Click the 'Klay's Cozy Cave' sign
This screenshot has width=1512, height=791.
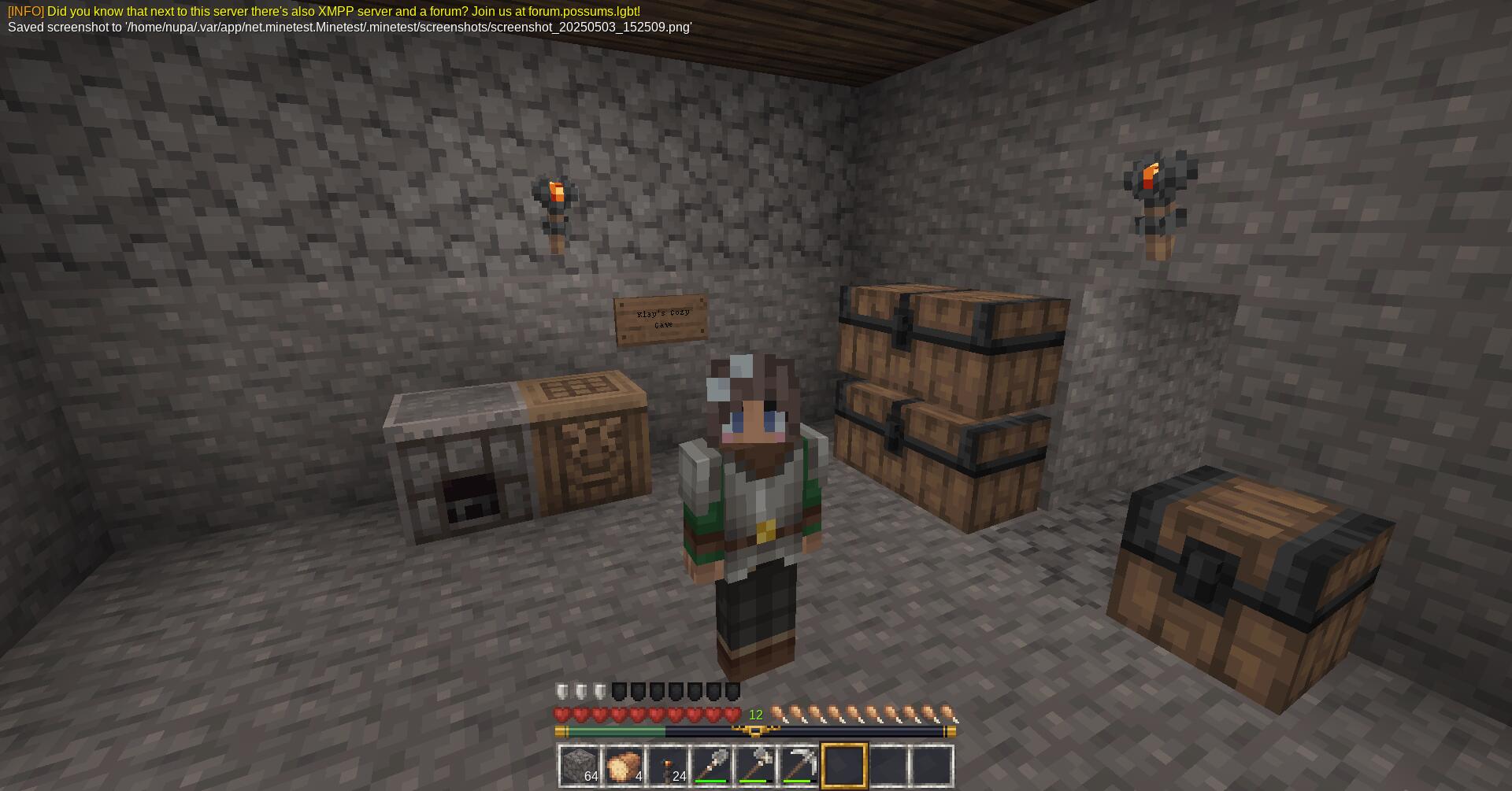(661, 317)
